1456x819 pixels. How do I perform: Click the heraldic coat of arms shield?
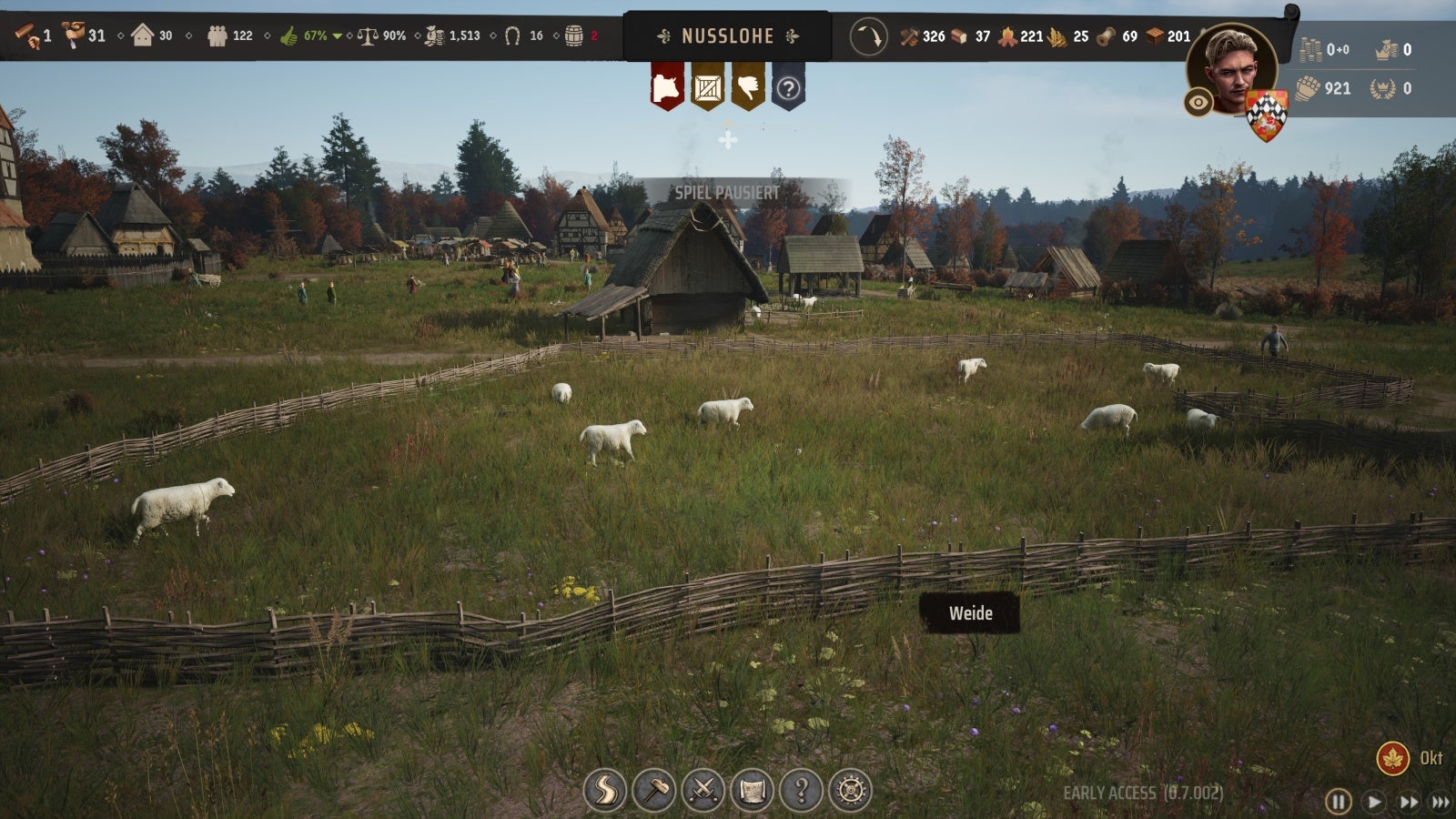[1266, 115]
